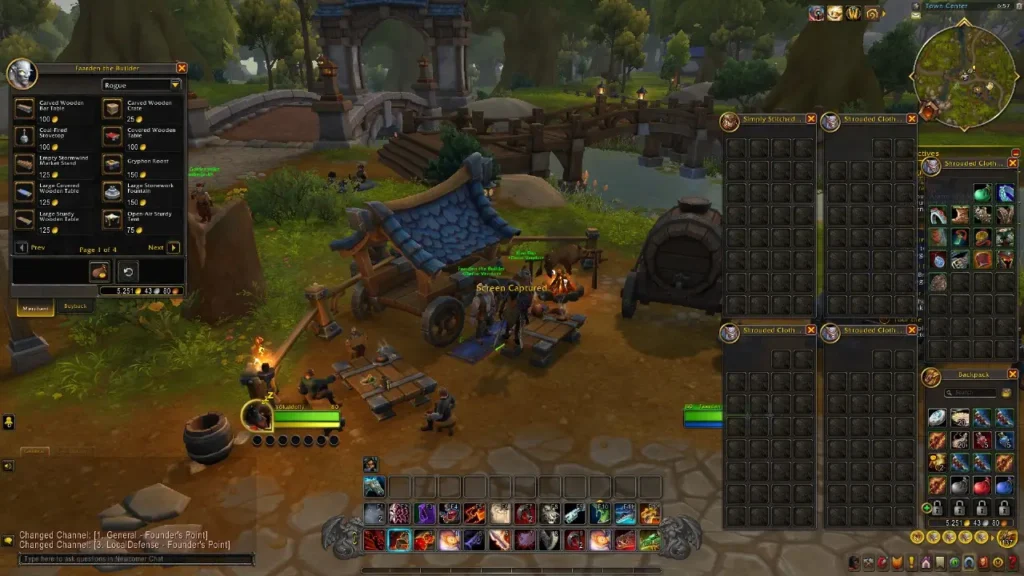
Task: Close the Faarden the Builder vendor window
Action: pyautogui.click(x=181, y=68)
